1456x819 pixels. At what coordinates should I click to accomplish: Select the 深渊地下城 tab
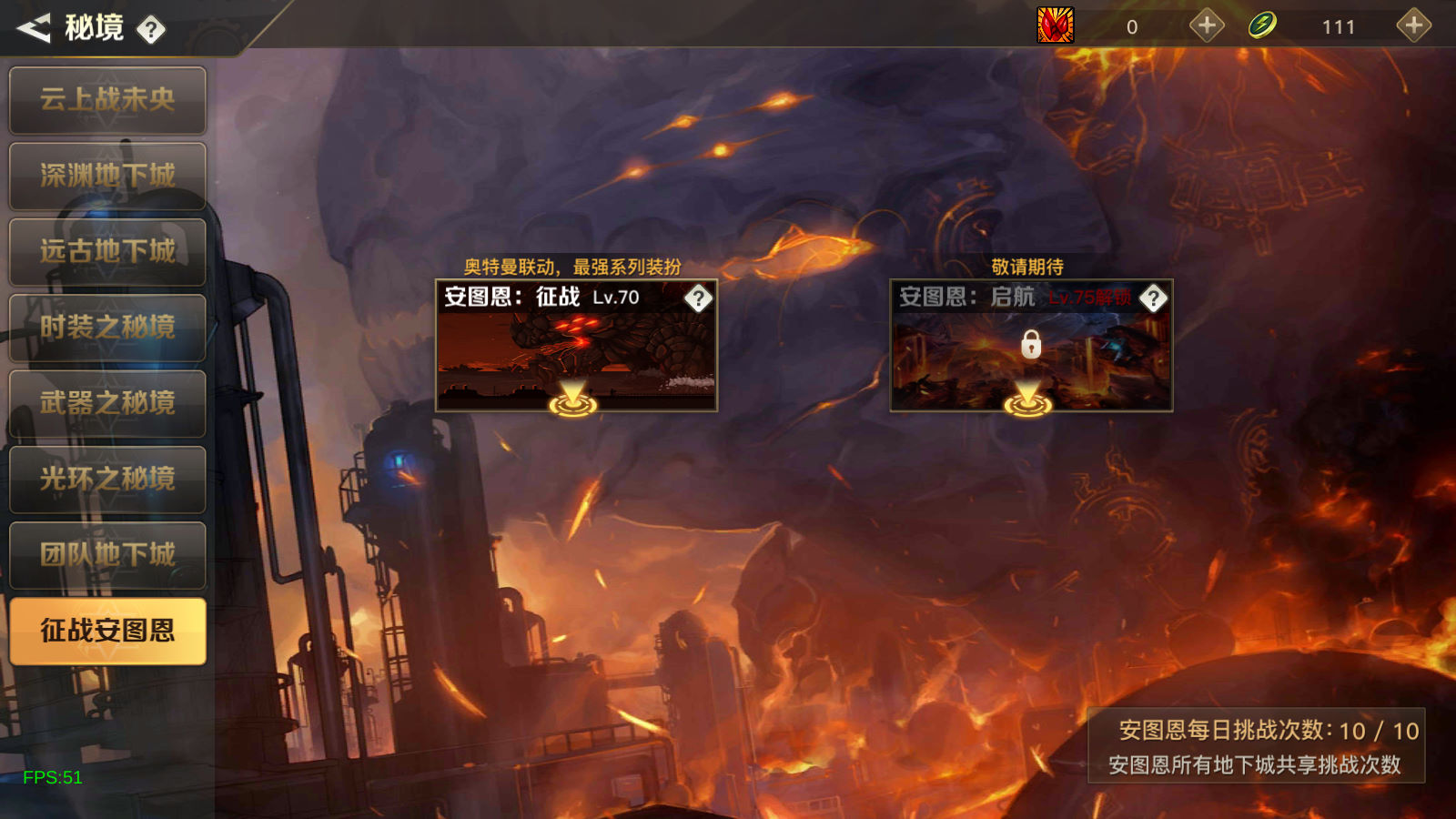107,176
